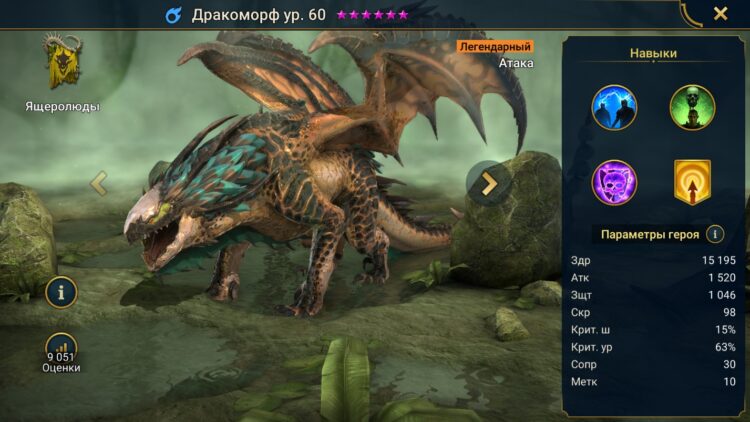This screenshot has width=750, height=422.
Task: Close the champion info screen
Action: point(720,14)
